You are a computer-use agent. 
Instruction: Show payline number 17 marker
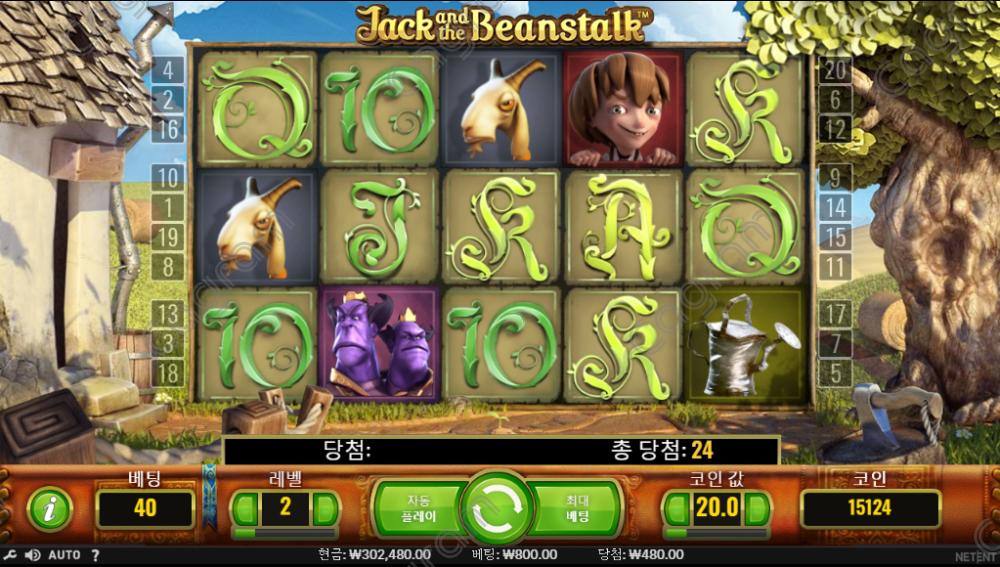coord(835,314)
